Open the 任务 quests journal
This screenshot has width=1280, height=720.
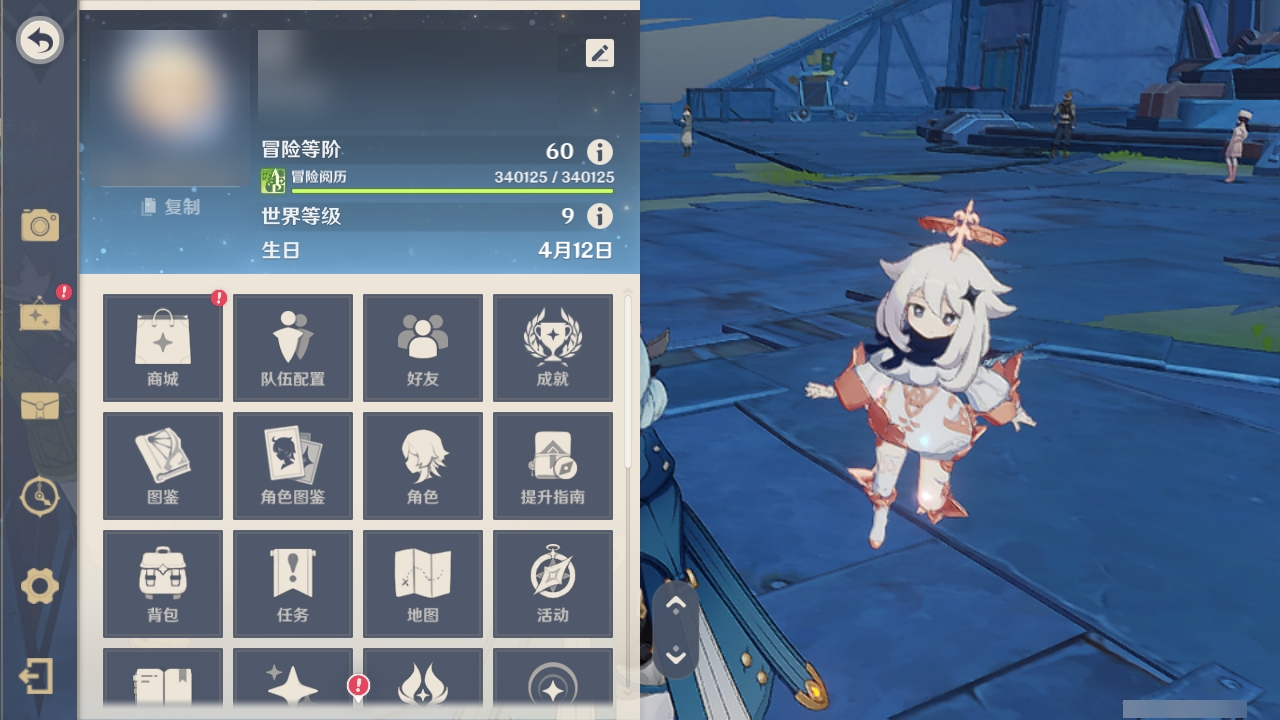[x=292, y=583]
